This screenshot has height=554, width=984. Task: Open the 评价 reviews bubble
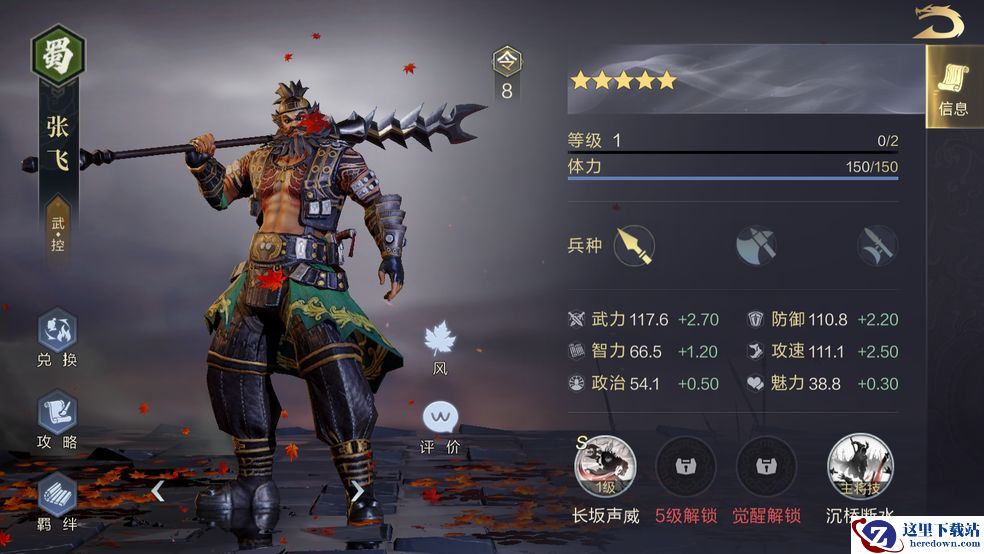tap(440, 418)
